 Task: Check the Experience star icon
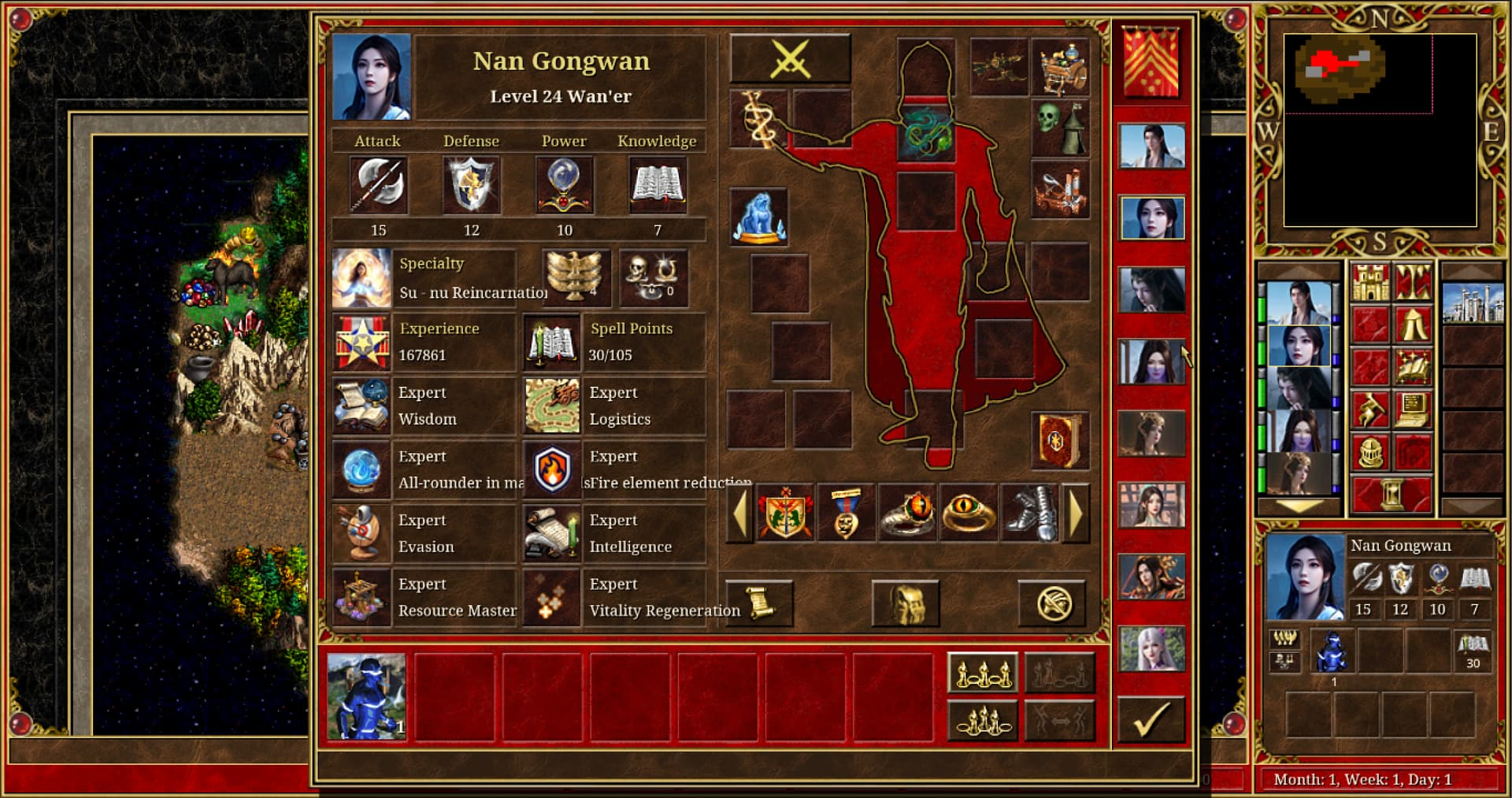[361, 343]
